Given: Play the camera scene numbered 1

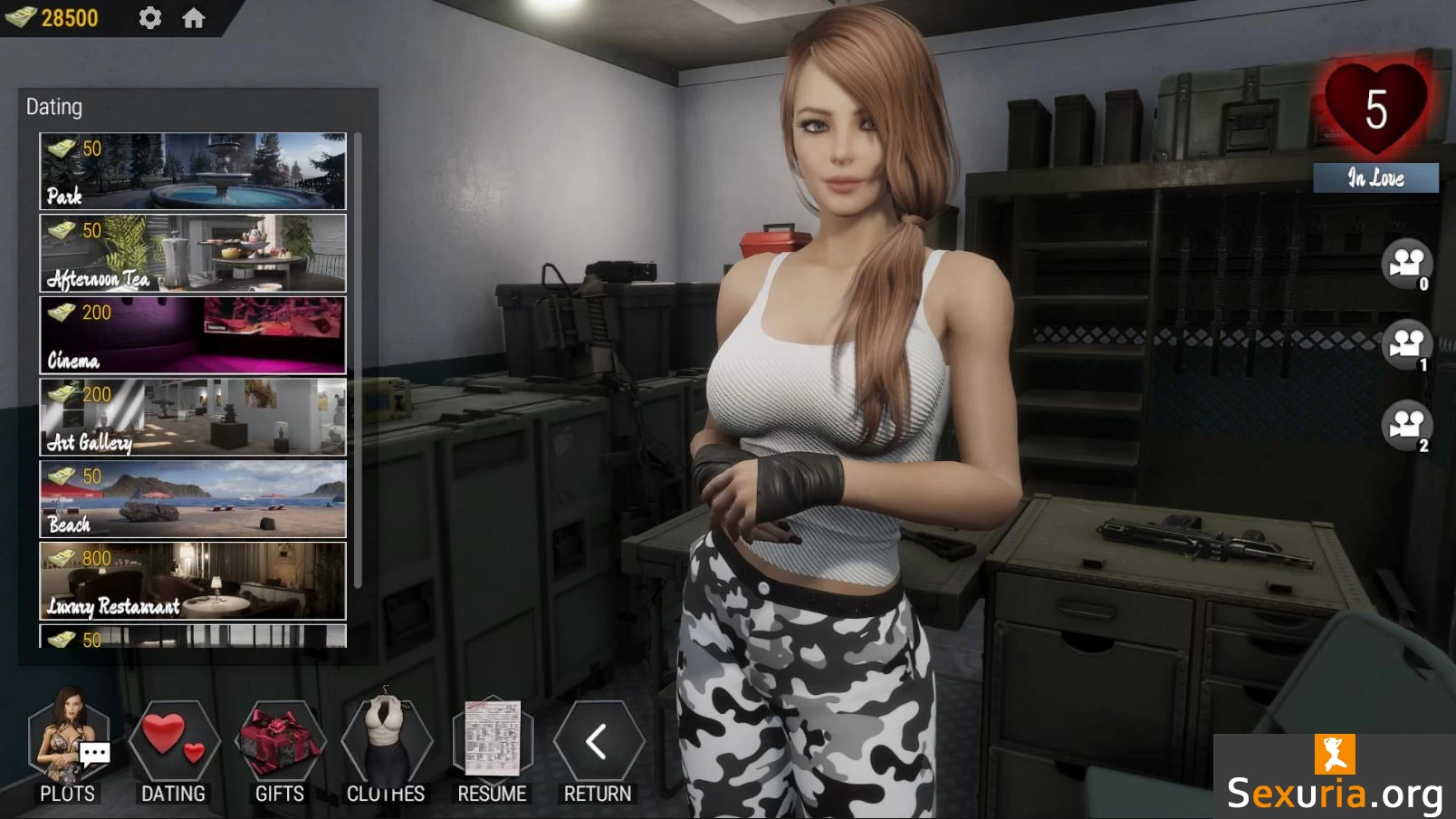Looking at the screenshot, I should 1406,344.
